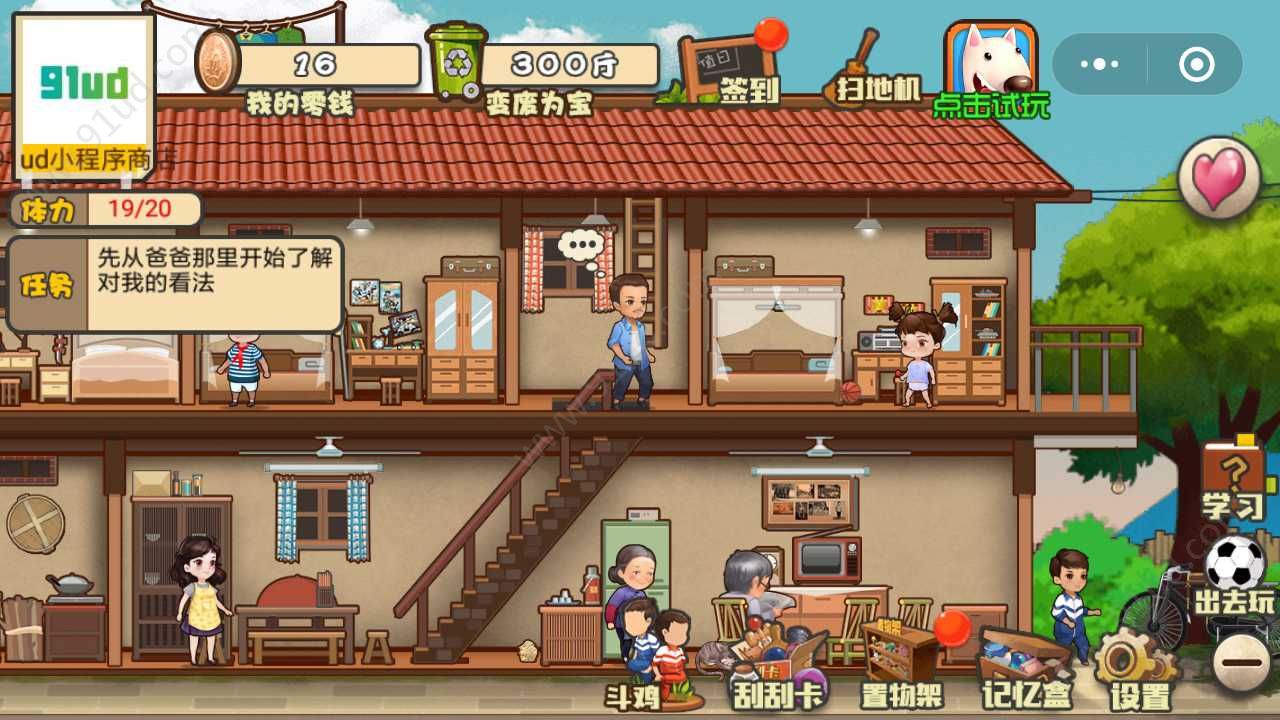Open the 任务 quest panel
Image resolution: width=1280 pixels, height=720 pixels.
[47, 285]
